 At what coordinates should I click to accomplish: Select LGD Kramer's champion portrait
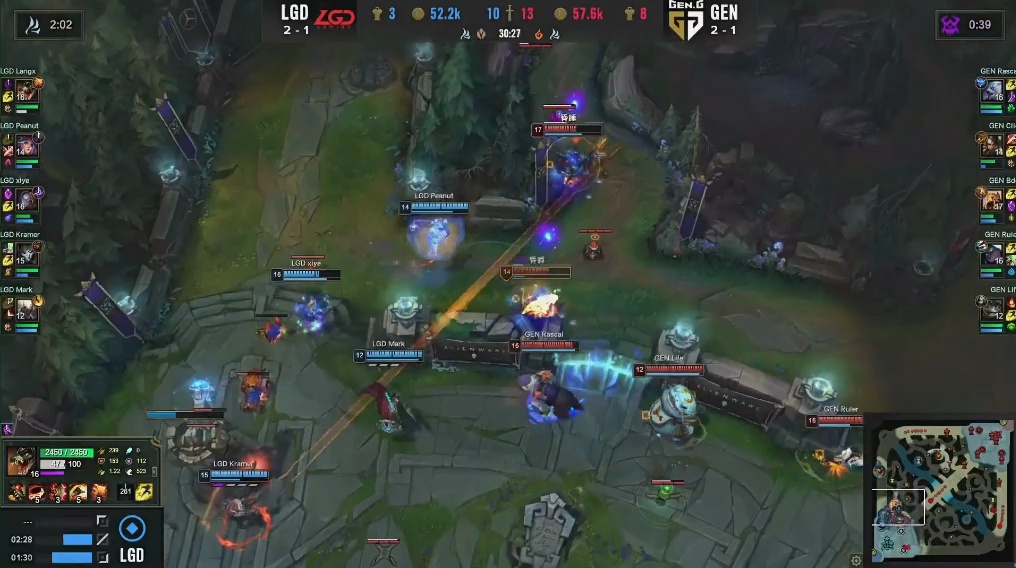pos(25,254)
